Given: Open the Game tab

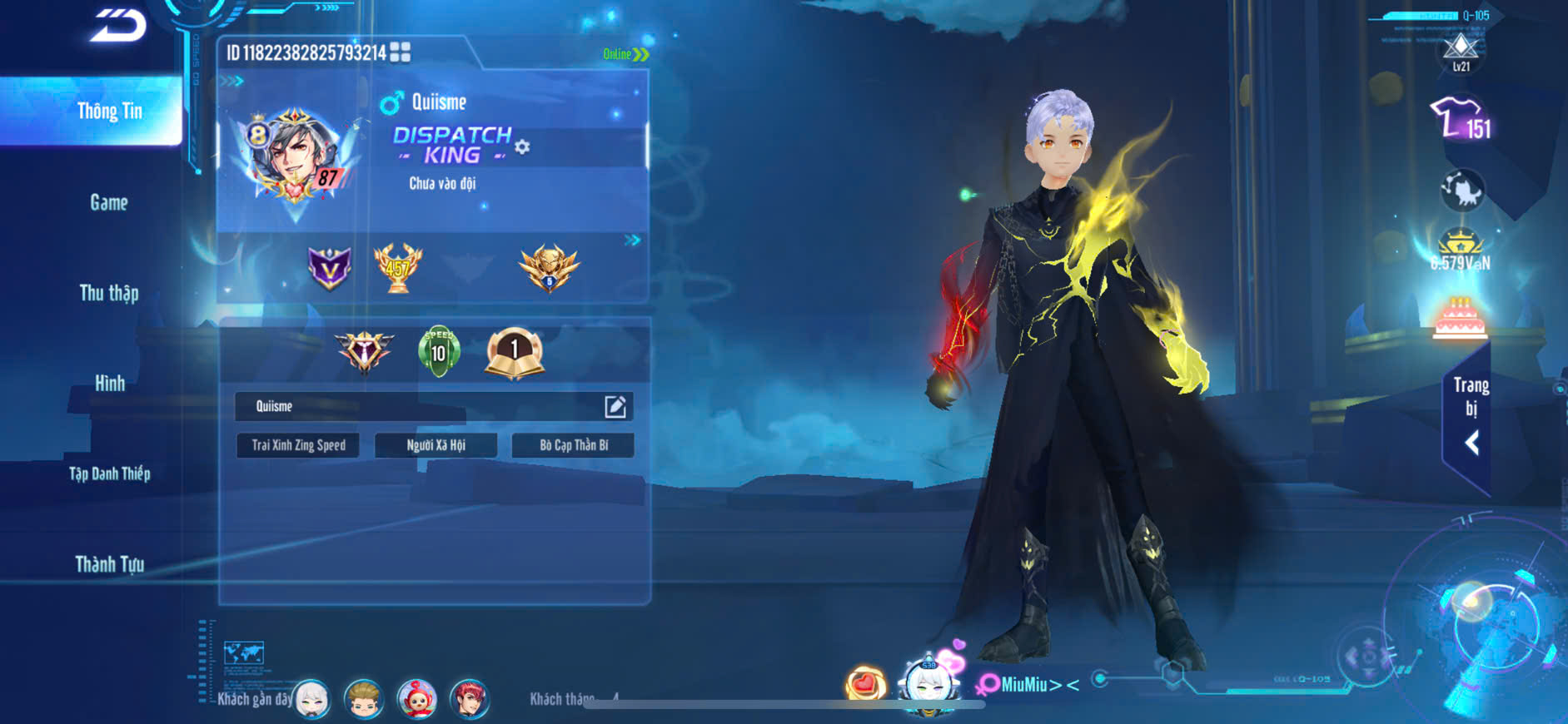Looking at the screenshot, I should pos(109,202).
